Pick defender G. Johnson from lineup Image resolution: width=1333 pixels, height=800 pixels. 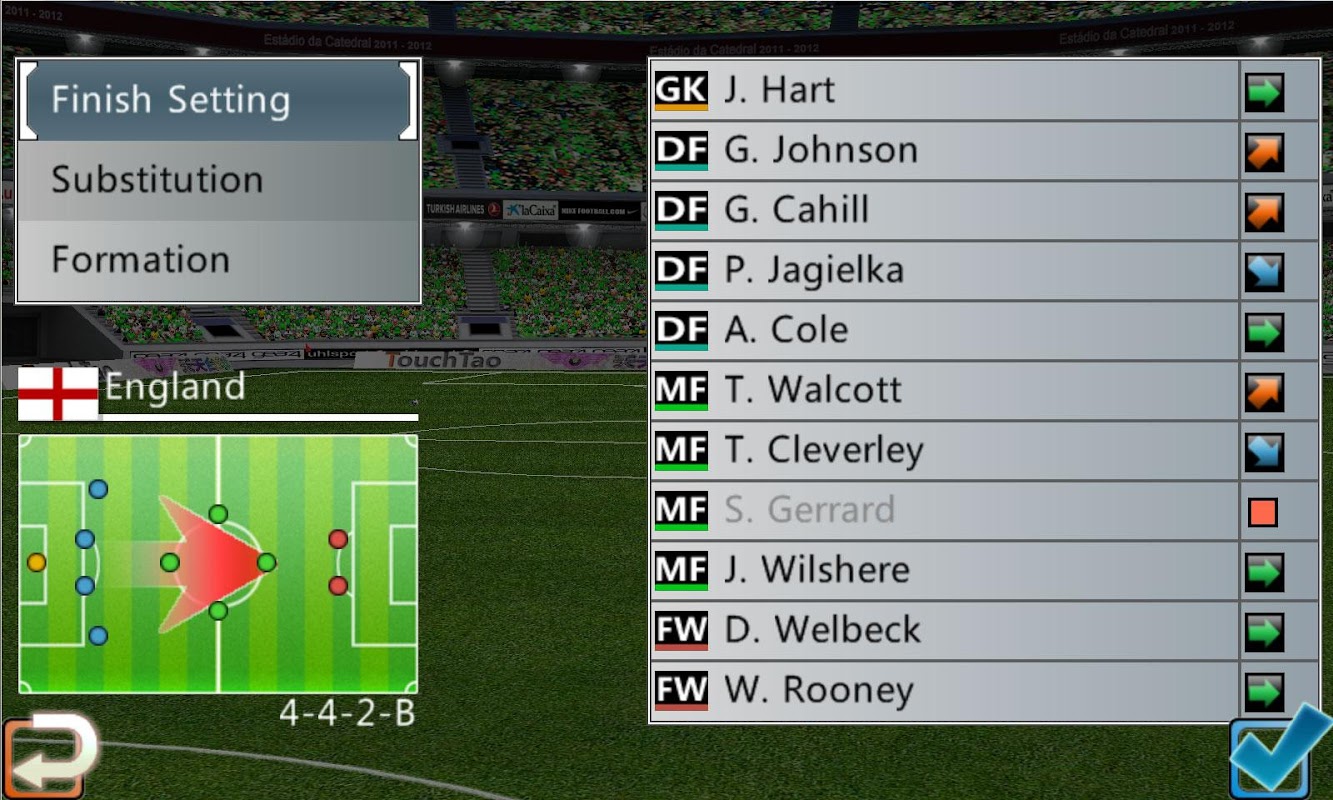(x=945, y=151)
